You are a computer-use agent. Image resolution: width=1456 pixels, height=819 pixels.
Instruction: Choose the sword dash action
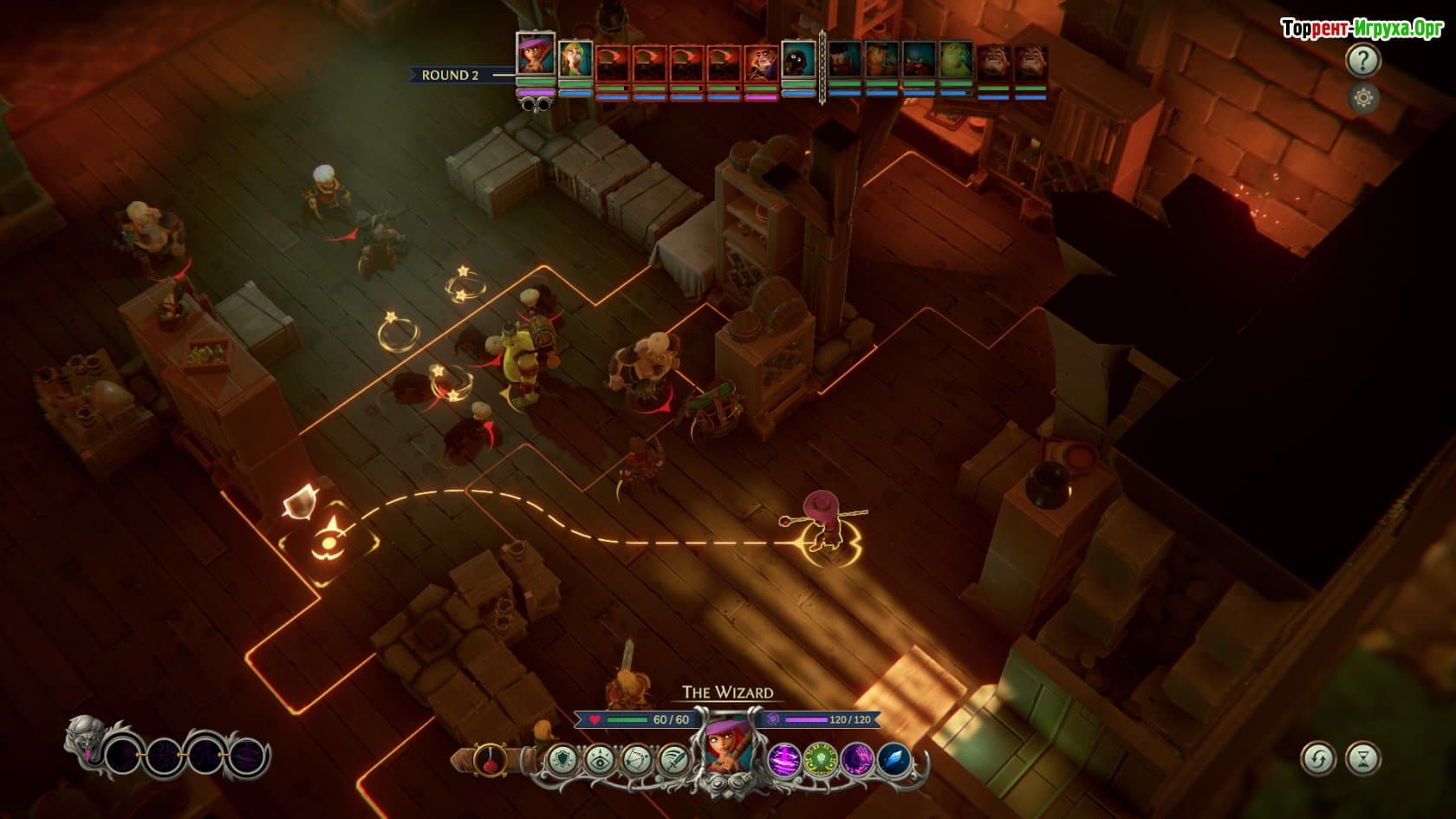pos(673,760)
